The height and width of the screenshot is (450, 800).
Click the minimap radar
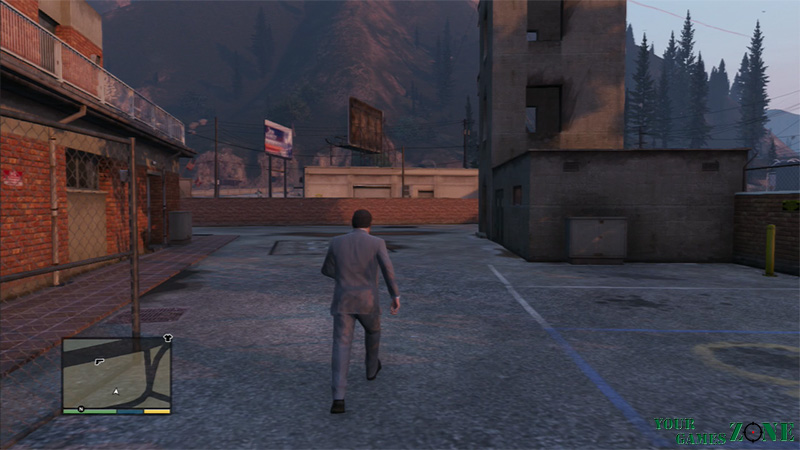pyautogui.click(x=116, y=372)
